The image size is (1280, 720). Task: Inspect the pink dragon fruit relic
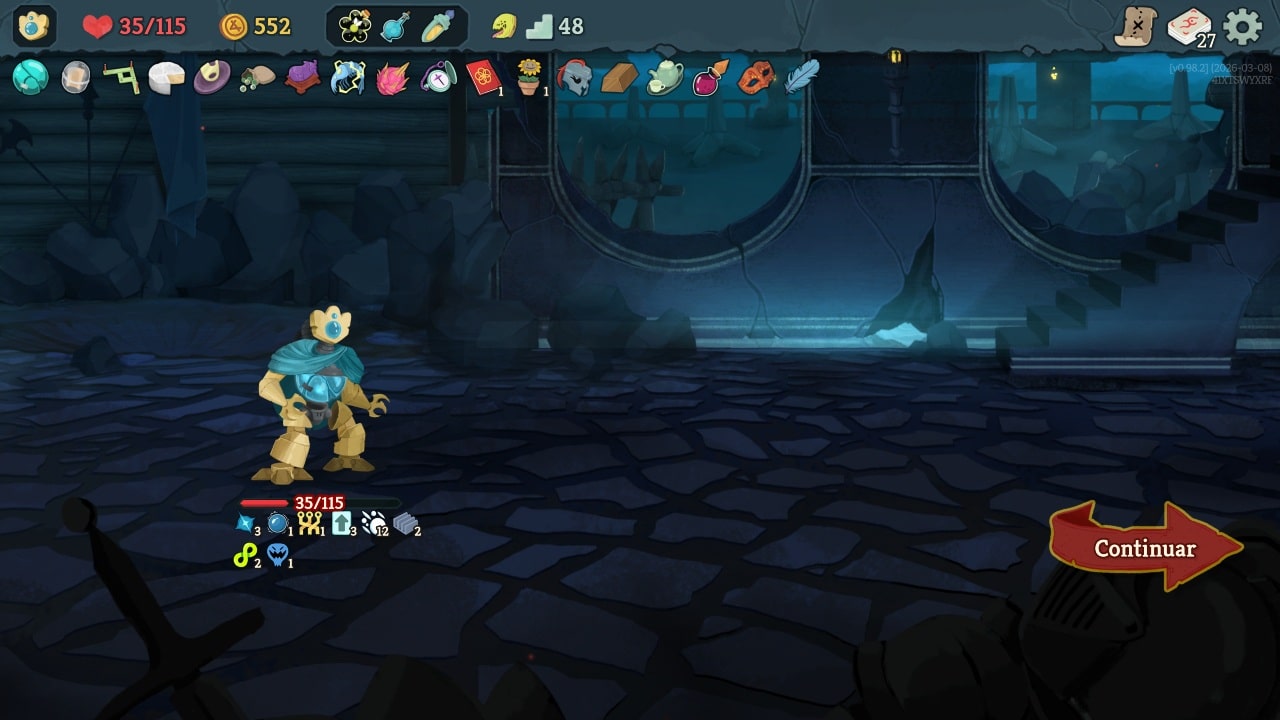coord(393,77)
